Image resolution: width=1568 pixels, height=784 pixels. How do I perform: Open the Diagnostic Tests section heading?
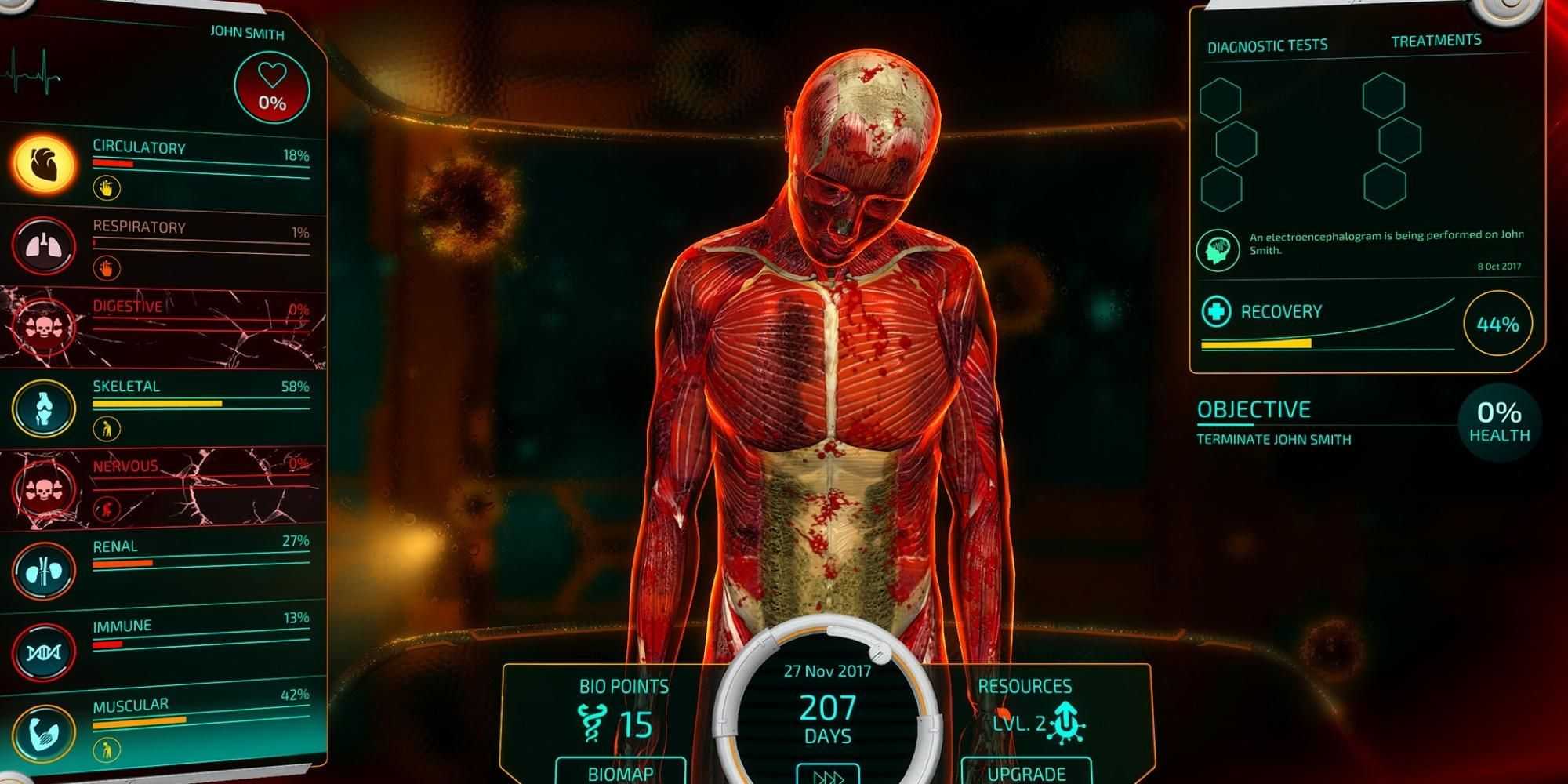[1267, 46]
